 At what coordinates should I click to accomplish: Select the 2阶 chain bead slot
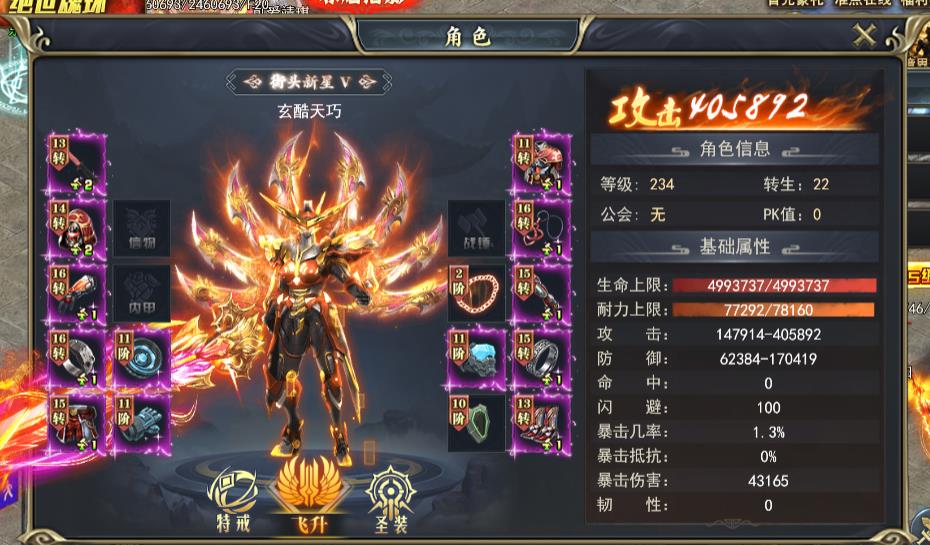pyautogui.click(x=476, y=294)
